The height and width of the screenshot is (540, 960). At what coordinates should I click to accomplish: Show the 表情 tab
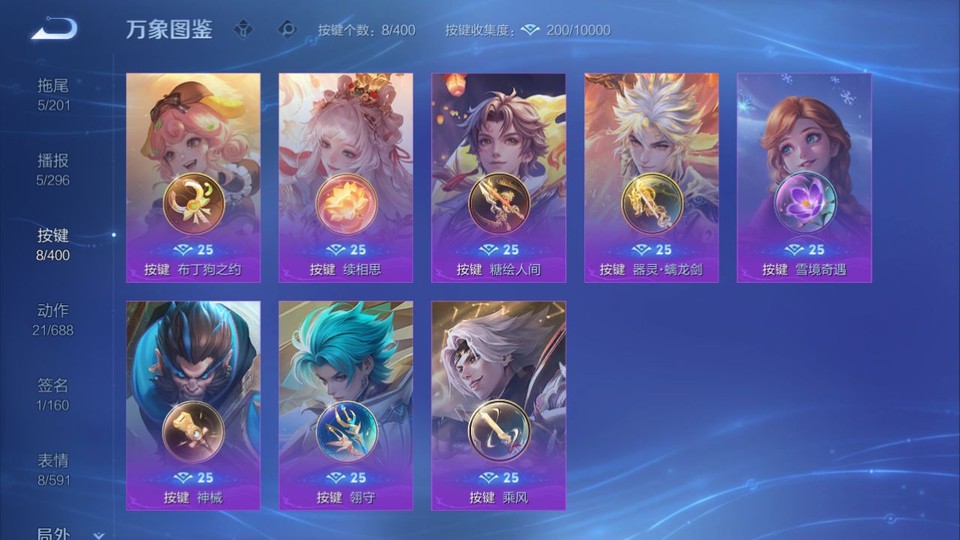[53, 469]
